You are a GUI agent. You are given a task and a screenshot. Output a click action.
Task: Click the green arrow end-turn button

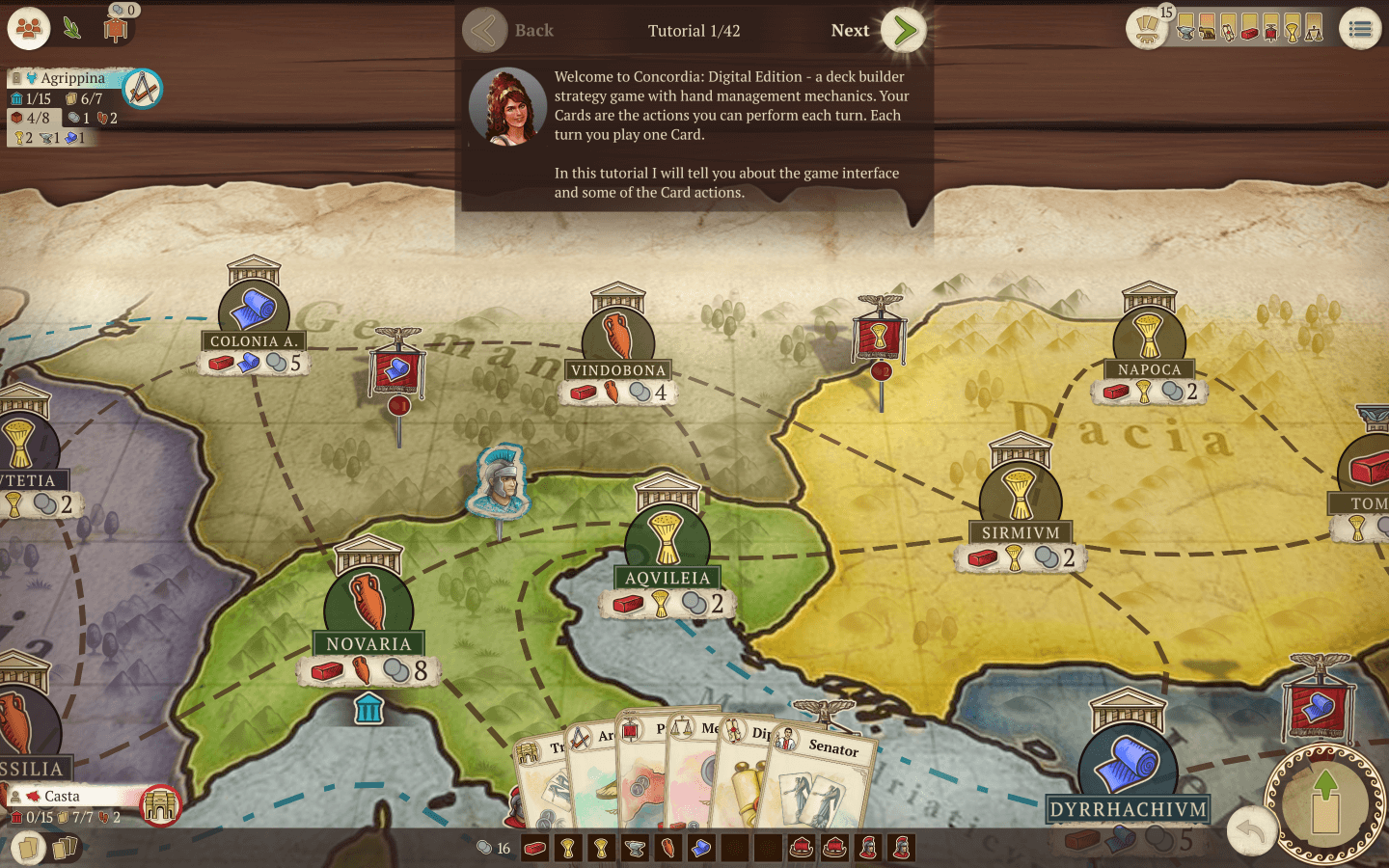pyautogui.click(x=1326, y=801)
